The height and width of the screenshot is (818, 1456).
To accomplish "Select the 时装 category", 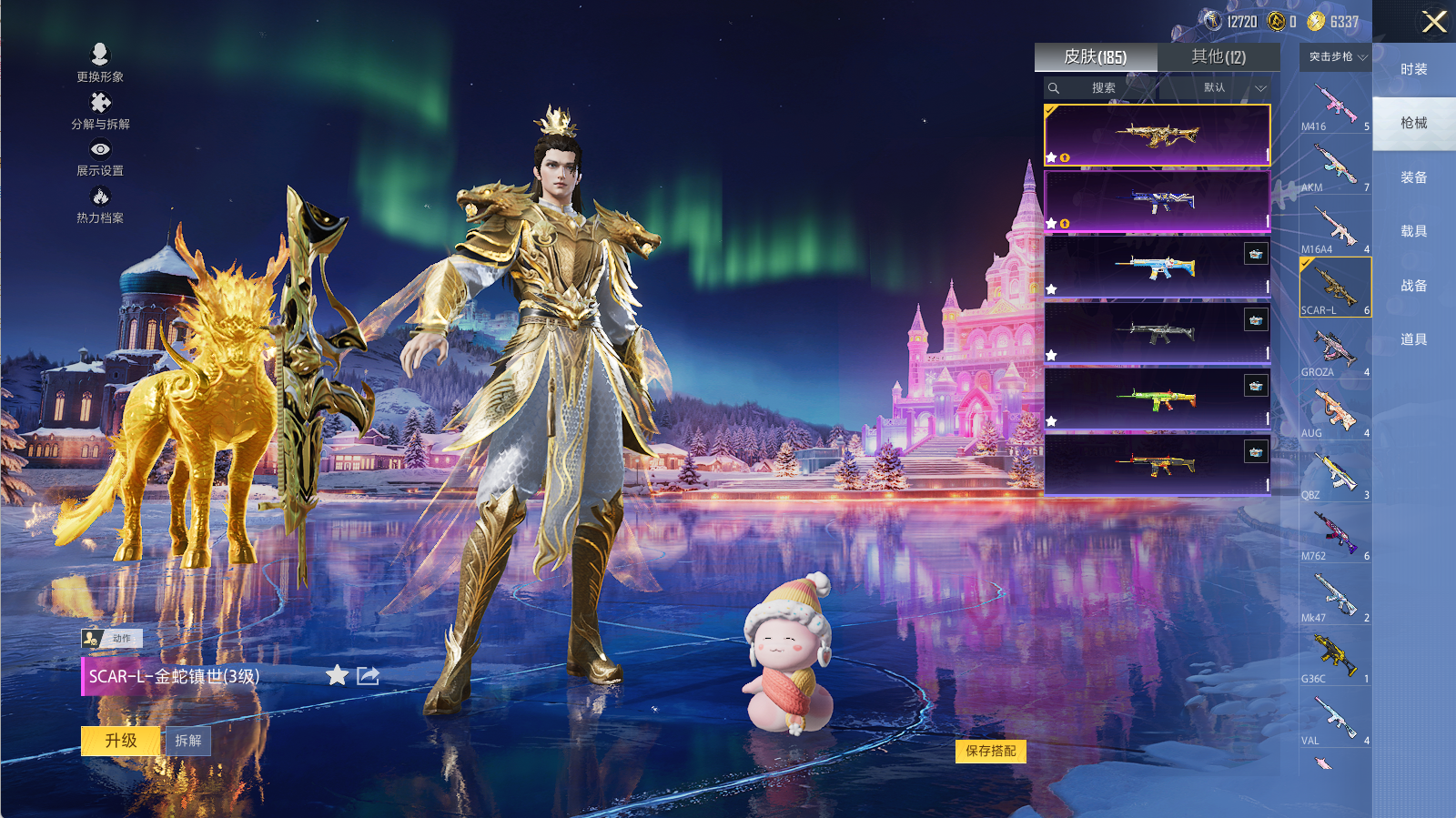I will (x=1413, y=70).
